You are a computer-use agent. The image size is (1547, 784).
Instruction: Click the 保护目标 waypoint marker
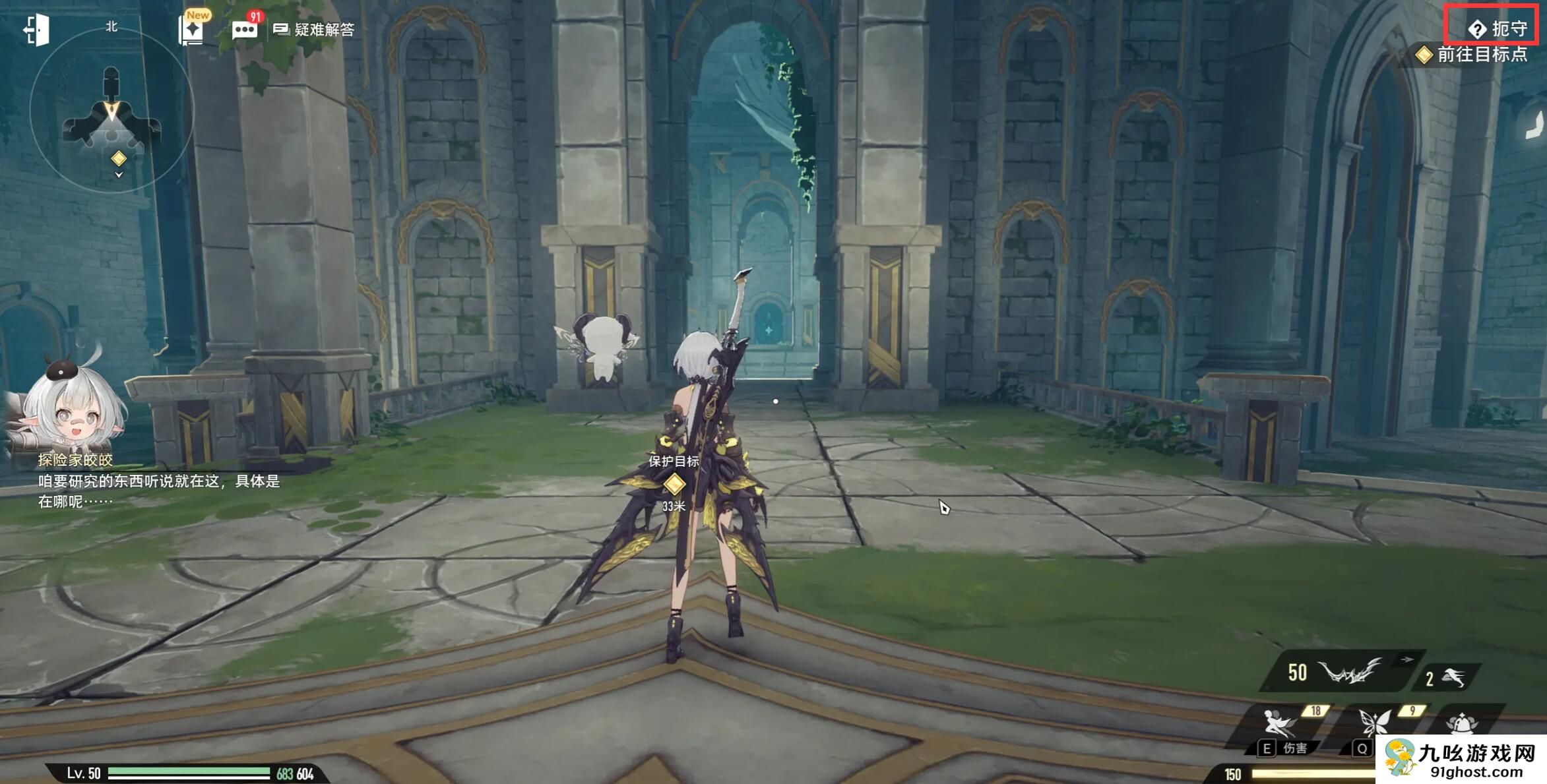674,485
